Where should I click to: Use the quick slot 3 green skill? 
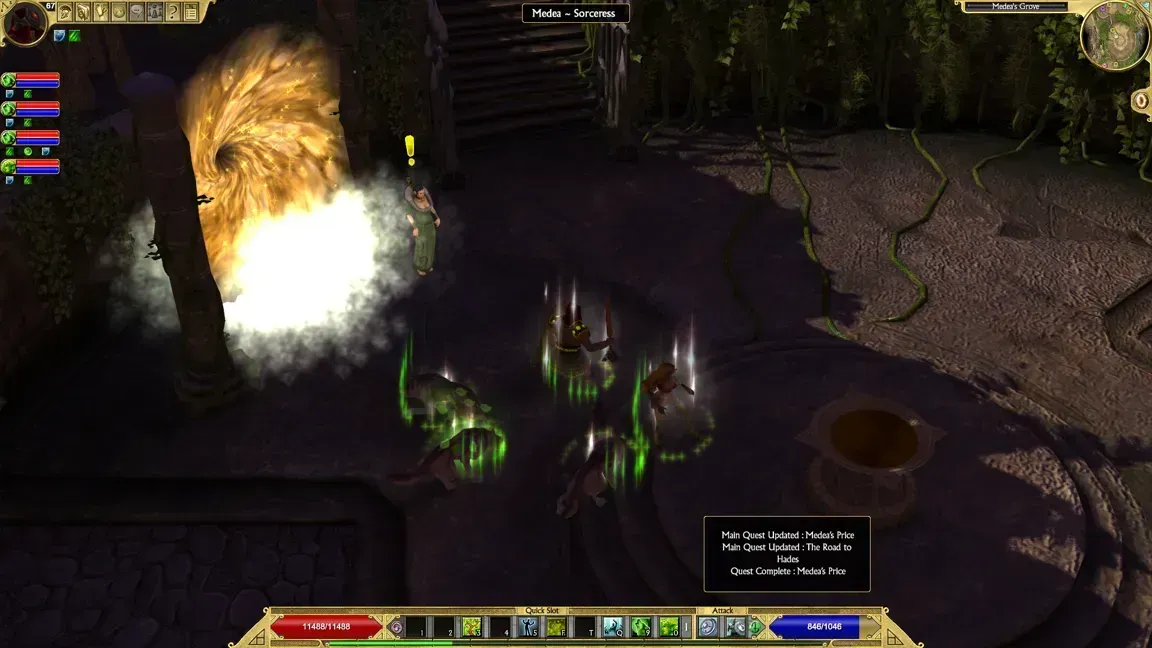(x=472, y=627)
